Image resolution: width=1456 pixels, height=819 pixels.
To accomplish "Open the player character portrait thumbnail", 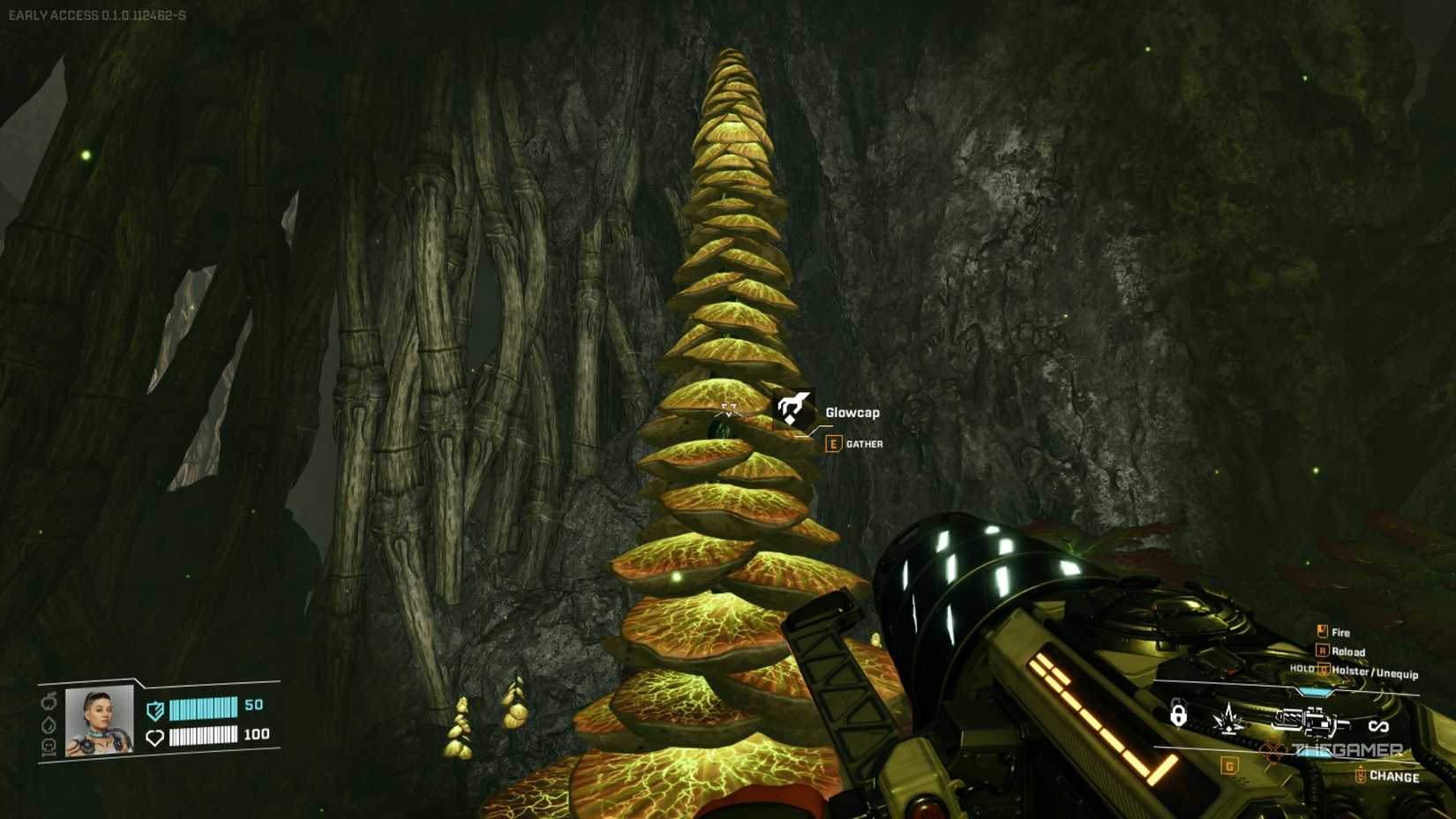I will (99, 723).
